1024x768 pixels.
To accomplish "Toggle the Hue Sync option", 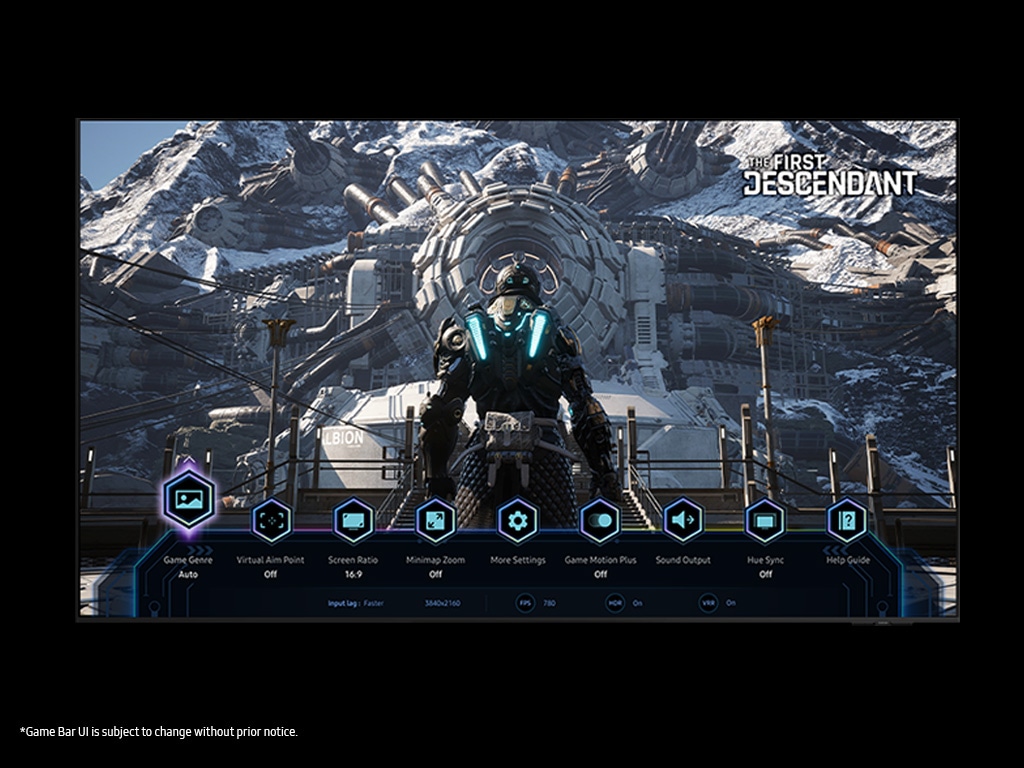I will coord(765,520).
